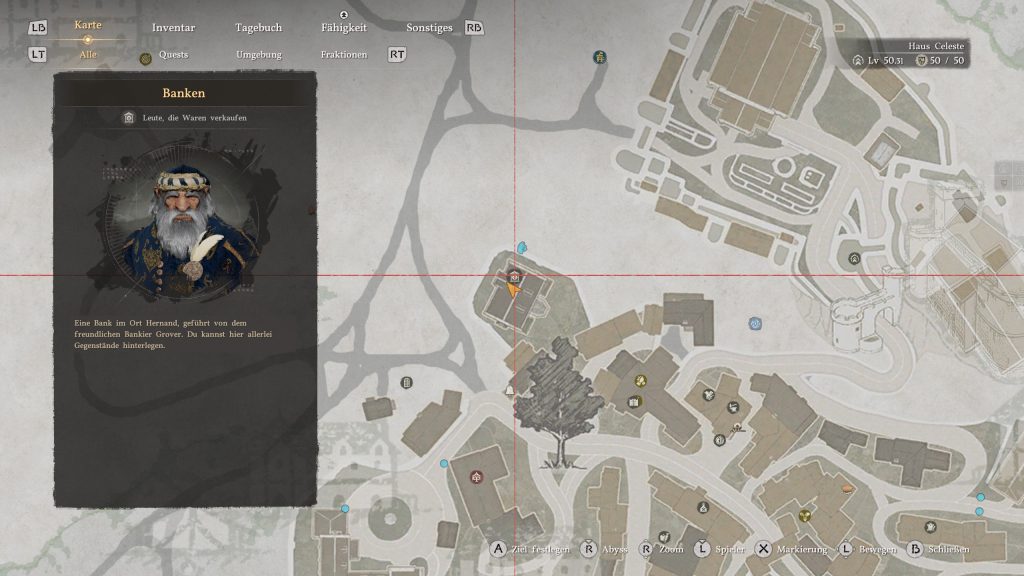Switch to the Karte tab
The width and height of the screenshot is (1024, 576).
[x=88, y=26]
